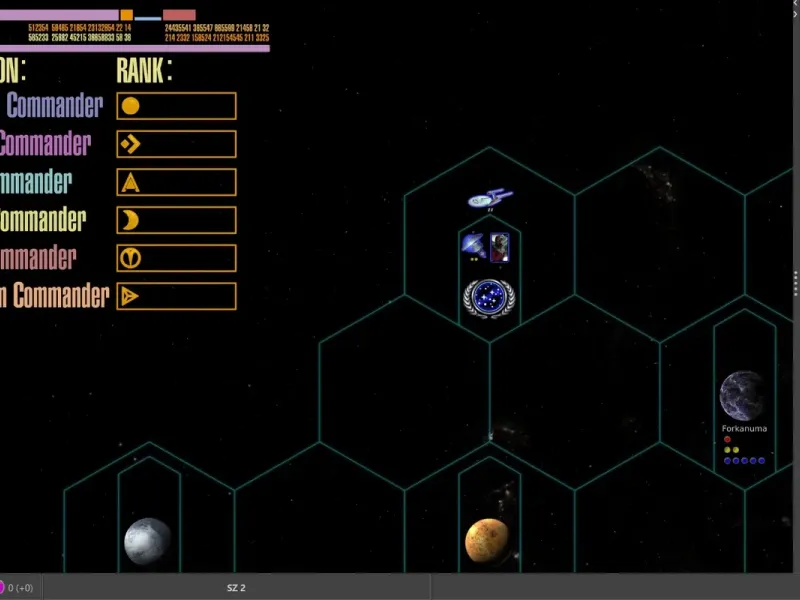Select the orange desert planet tile
This screenshot has width=800, height=600.
point(488,541)
